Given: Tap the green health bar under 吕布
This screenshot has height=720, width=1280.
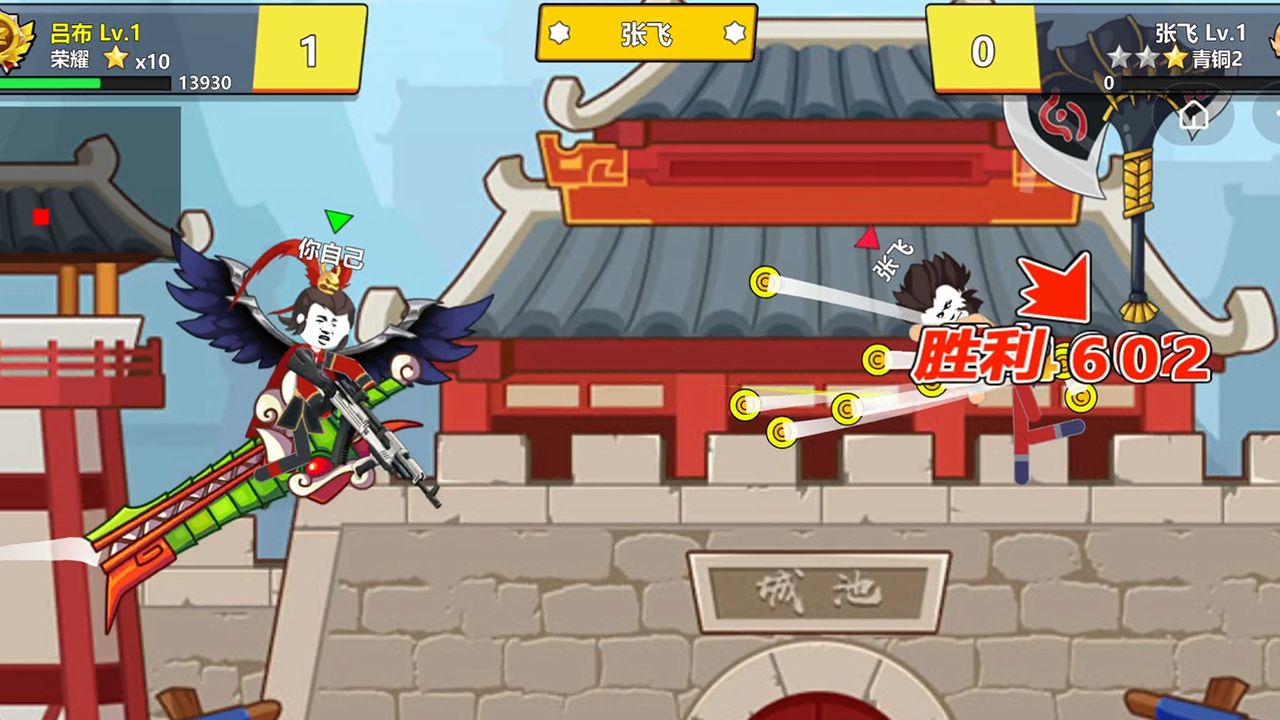Looking at the screenshot, I should pyautogui.click(x=50, y=82).
